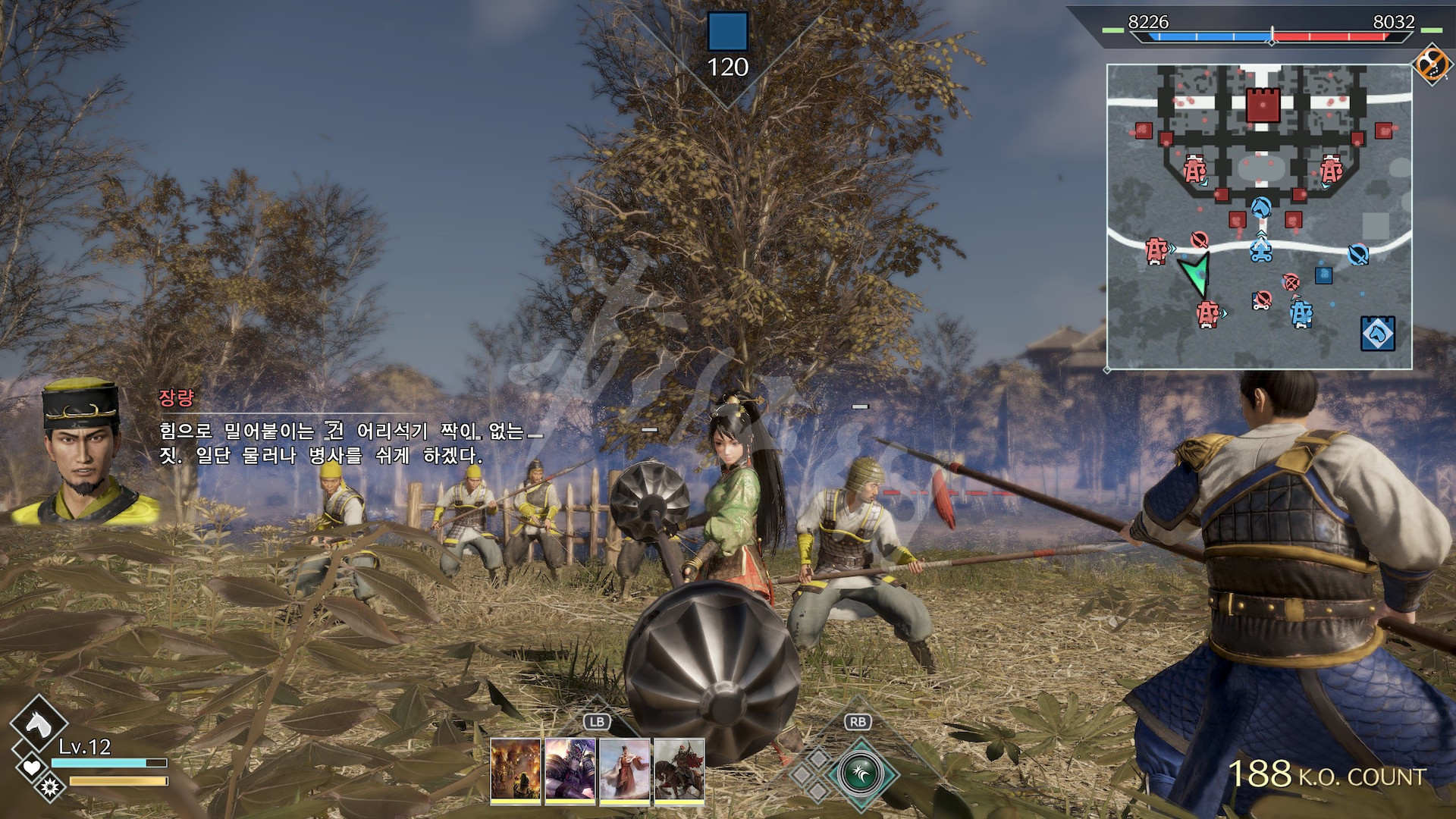
Task: Activate the mounted cavalry general plan card
Action: 679,770
